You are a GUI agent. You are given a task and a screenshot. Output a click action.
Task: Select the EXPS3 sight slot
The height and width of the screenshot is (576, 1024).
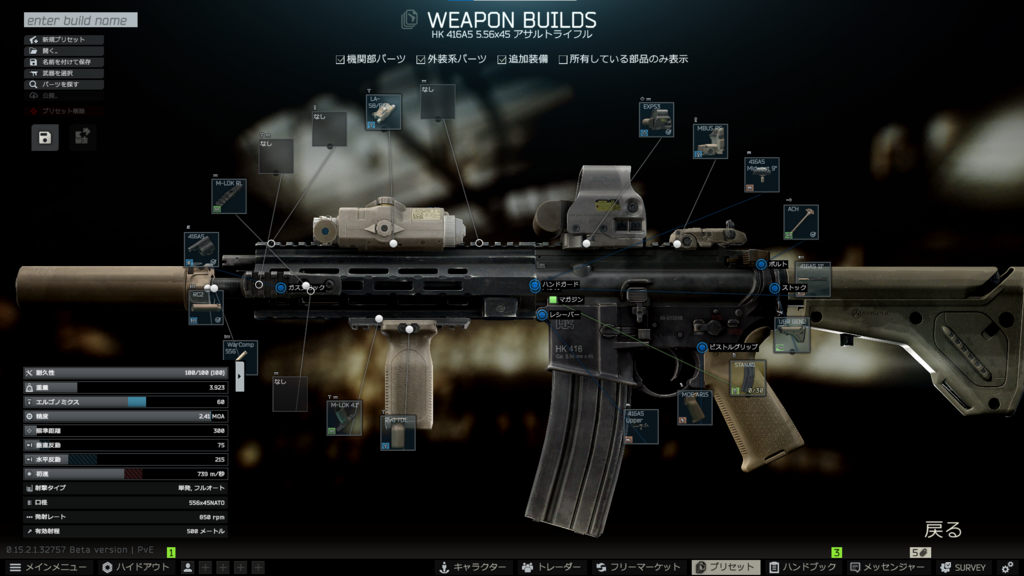pos(656,119)
